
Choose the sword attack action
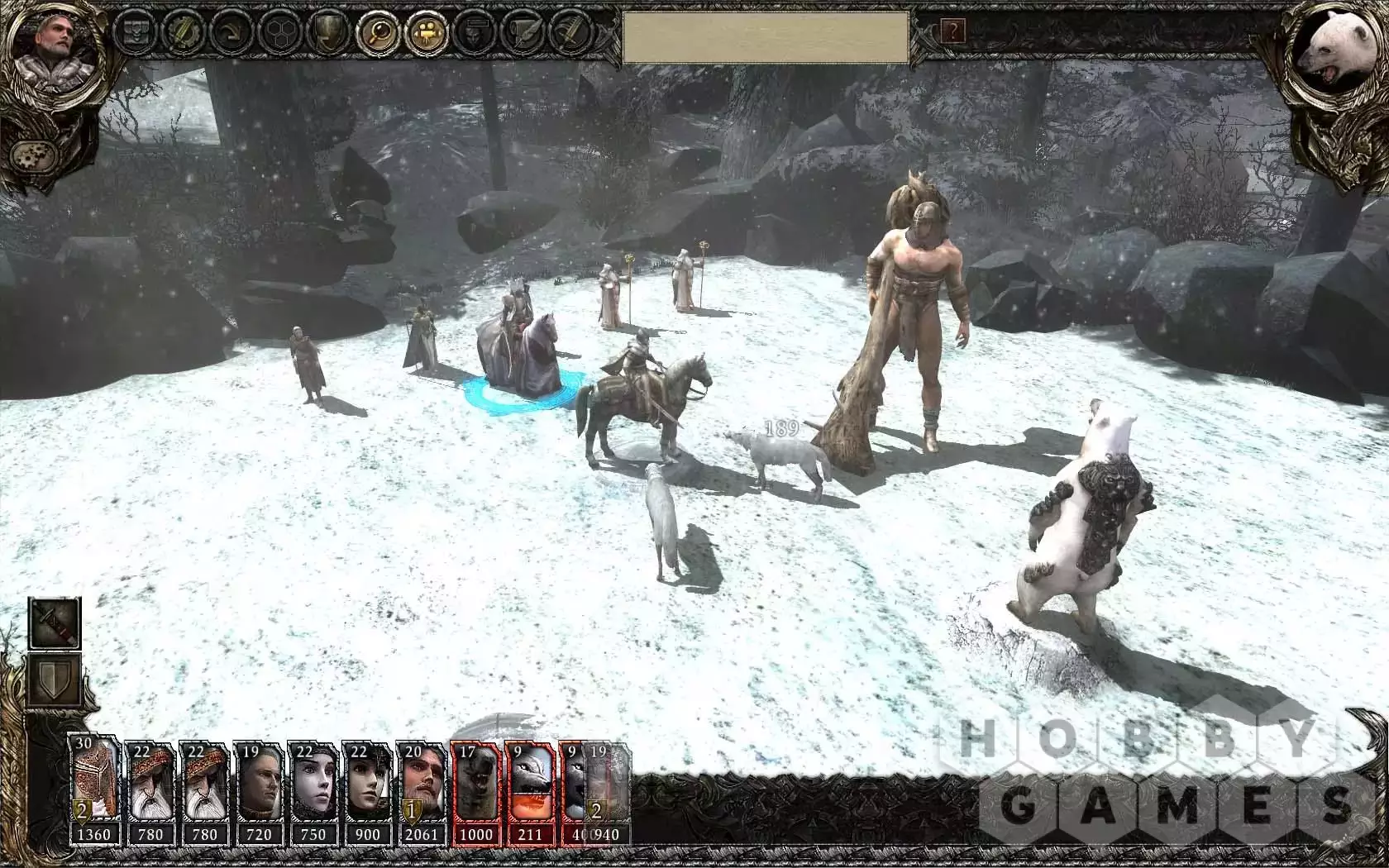(55, 623)
